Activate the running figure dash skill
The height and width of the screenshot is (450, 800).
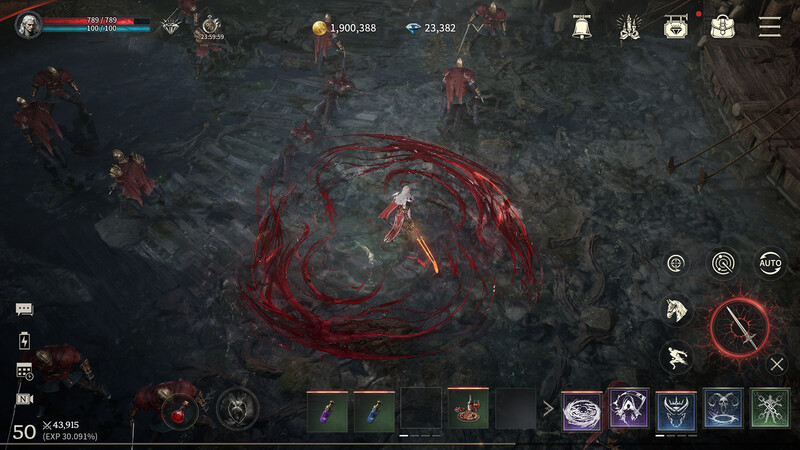(677, 356)
